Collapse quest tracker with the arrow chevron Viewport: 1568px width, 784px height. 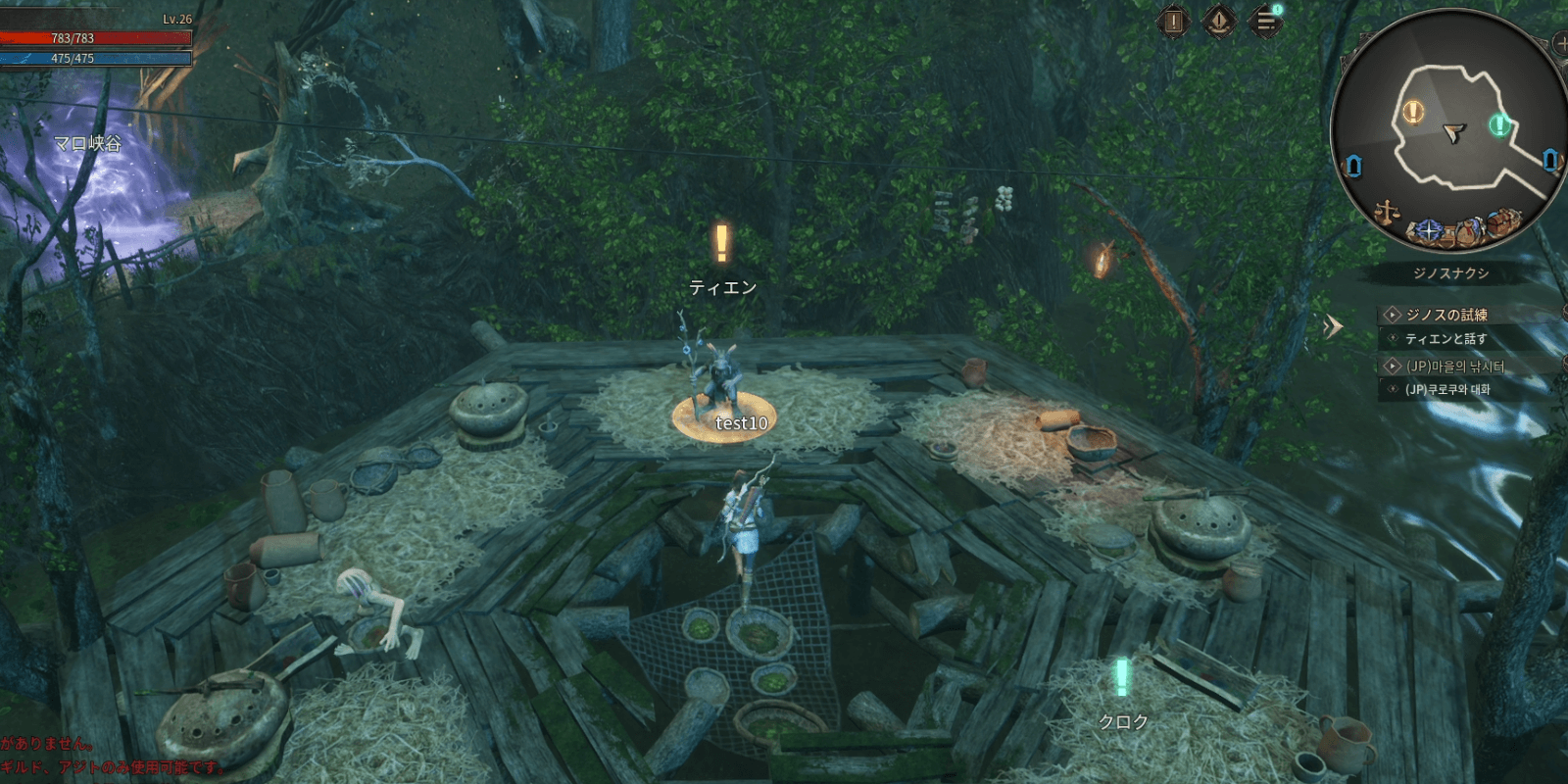click(1333, 326)
